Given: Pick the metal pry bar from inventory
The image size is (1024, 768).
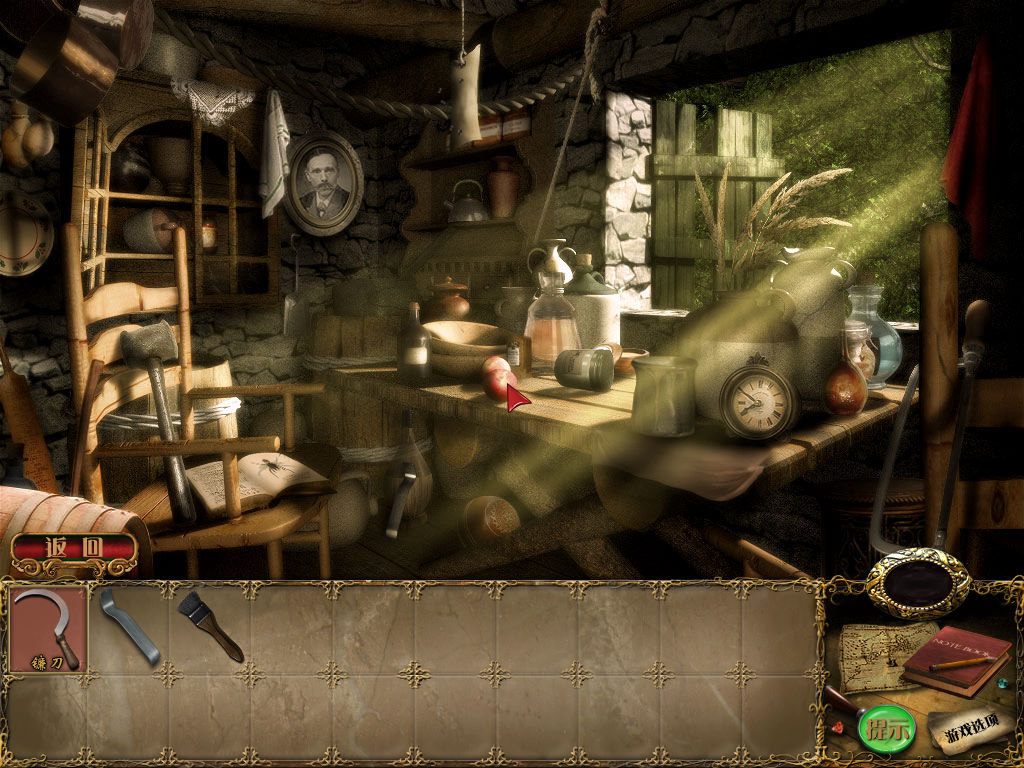Looking at the screenshot, I should pos(129,627).
